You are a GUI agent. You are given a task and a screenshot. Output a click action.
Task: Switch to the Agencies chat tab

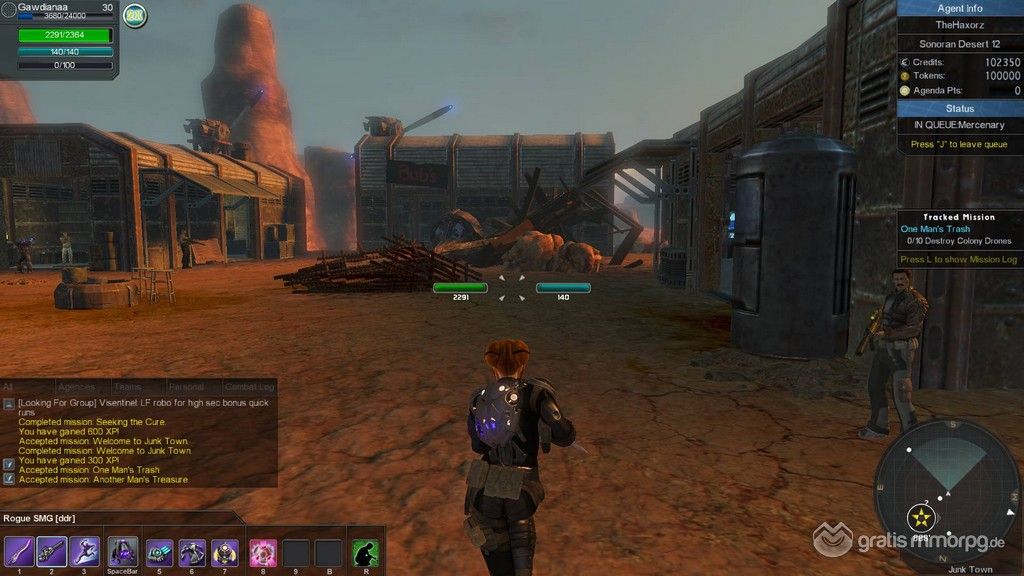coord(76,387)
